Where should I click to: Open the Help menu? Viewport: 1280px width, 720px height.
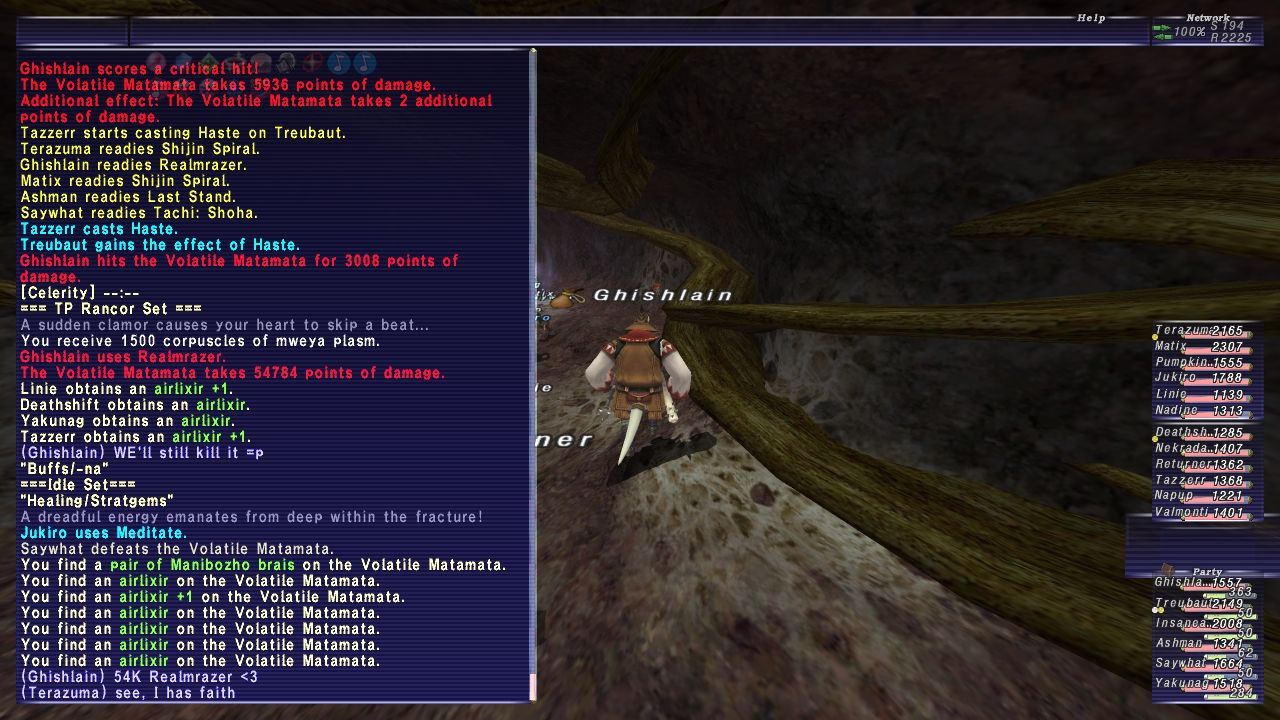[x=1090, y=18]
